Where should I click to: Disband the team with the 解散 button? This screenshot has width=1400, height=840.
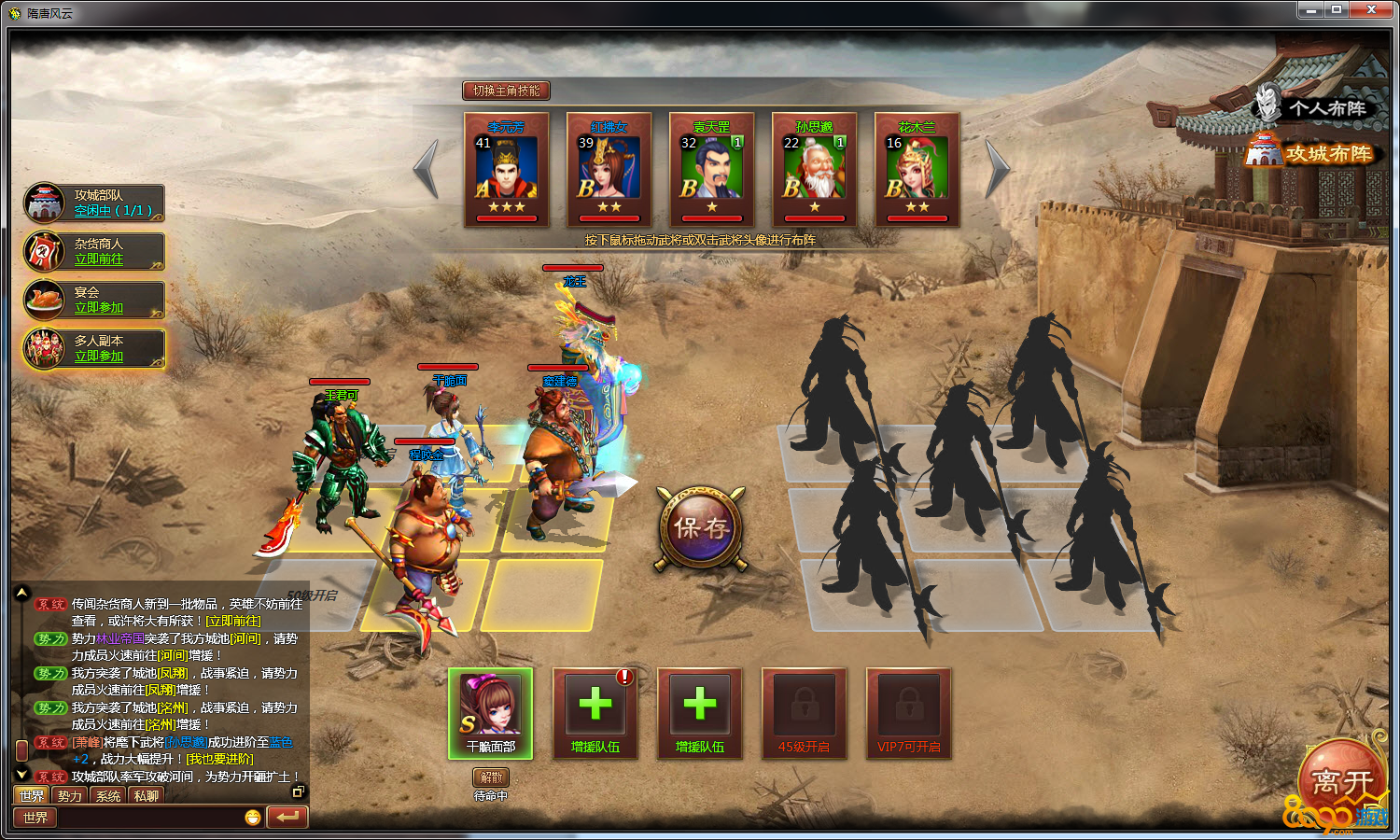click(x=491, y=777)
